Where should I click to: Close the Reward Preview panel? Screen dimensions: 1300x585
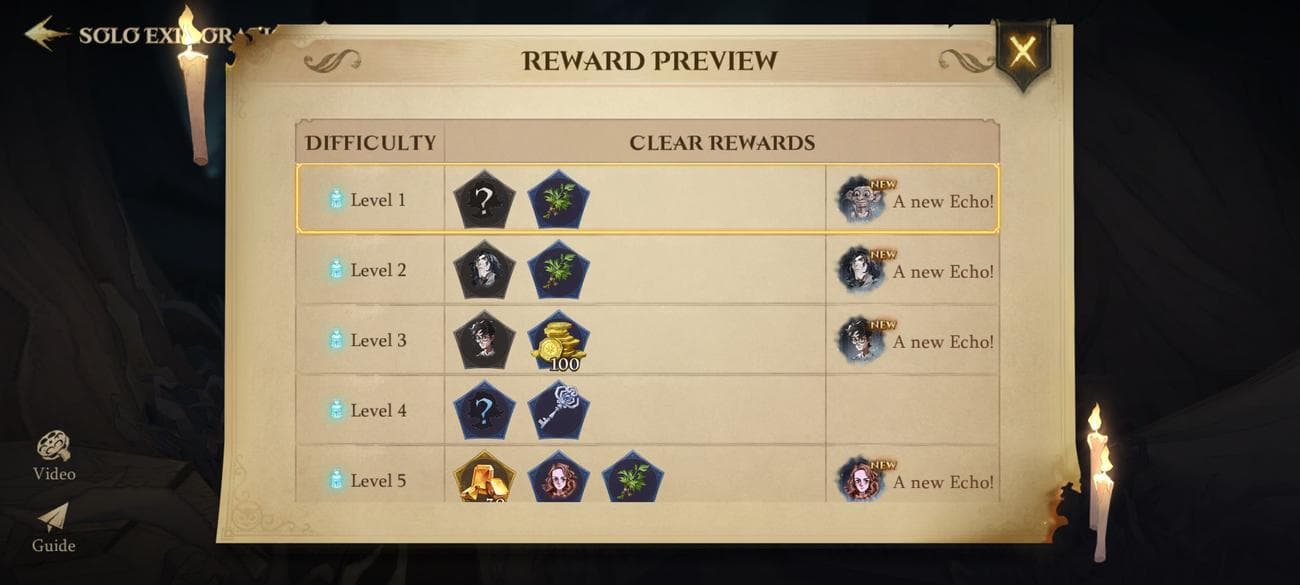(x=1022, y=51)
